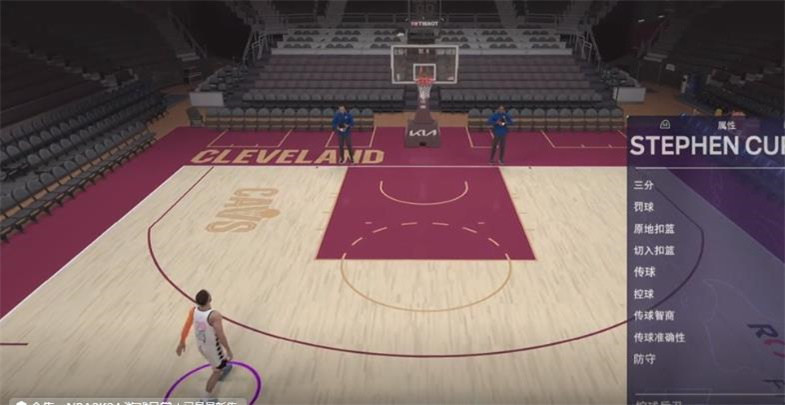Pick the 控球 attribute entry
Viewport: 785px width, 405px height.
[643, 294]
